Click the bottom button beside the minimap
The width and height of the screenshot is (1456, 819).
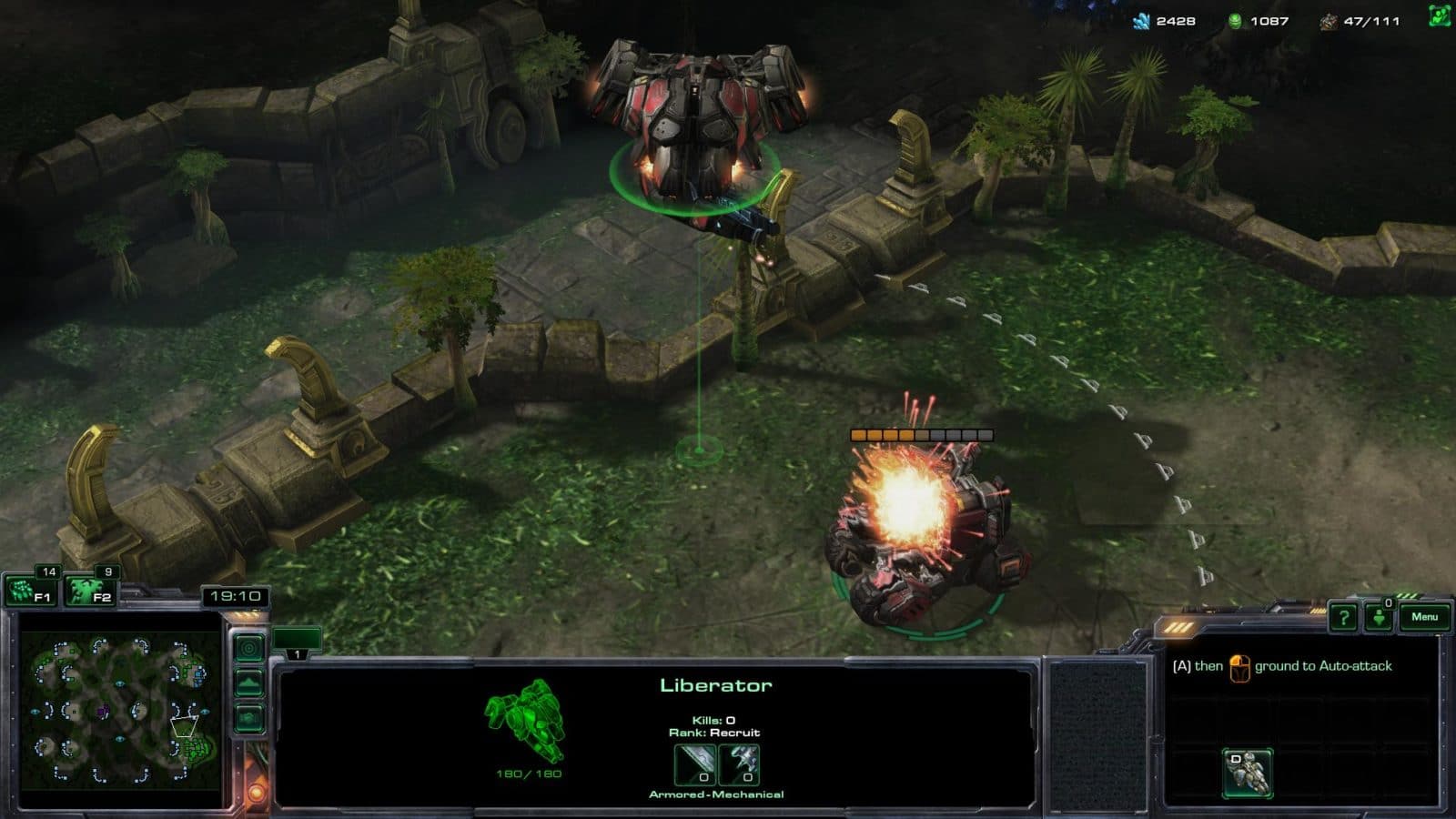249,719
